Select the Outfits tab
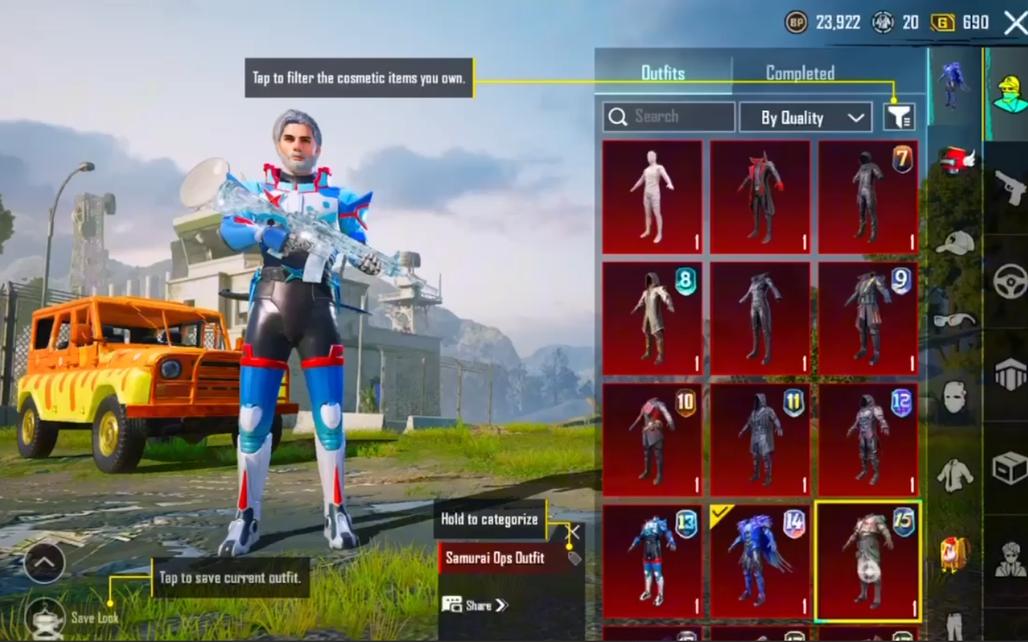The image size is (1028, 642). click(x=663, y=73)
